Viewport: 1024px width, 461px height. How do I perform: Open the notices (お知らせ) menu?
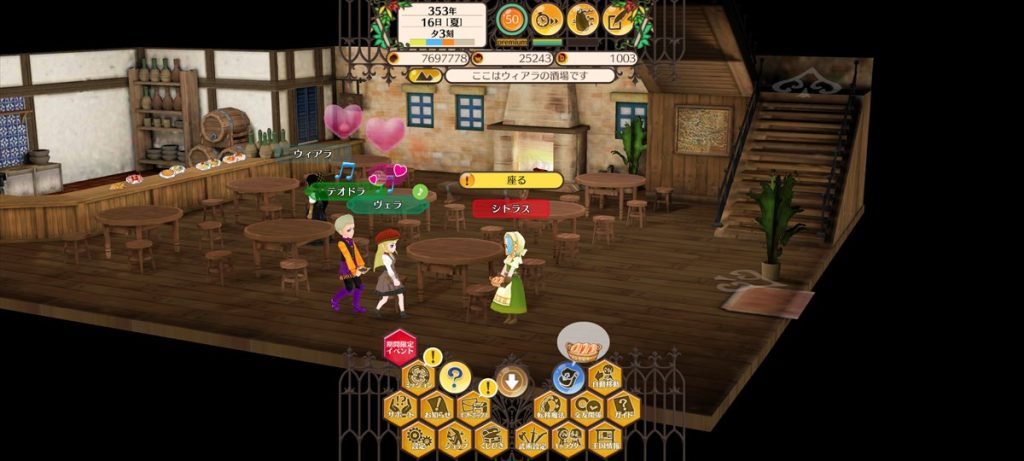(436, 408)
